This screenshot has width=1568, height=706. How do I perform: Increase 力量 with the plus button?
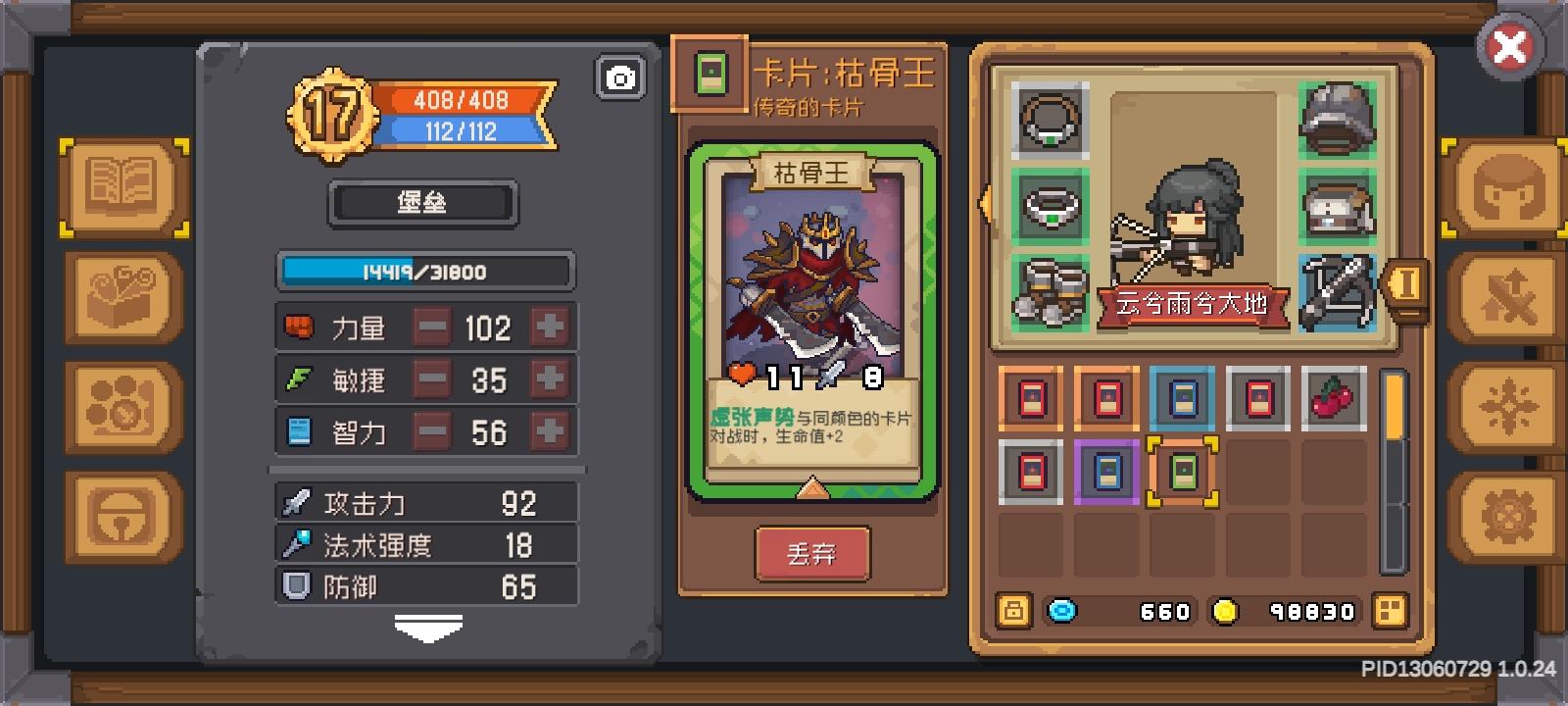point(551,327)
